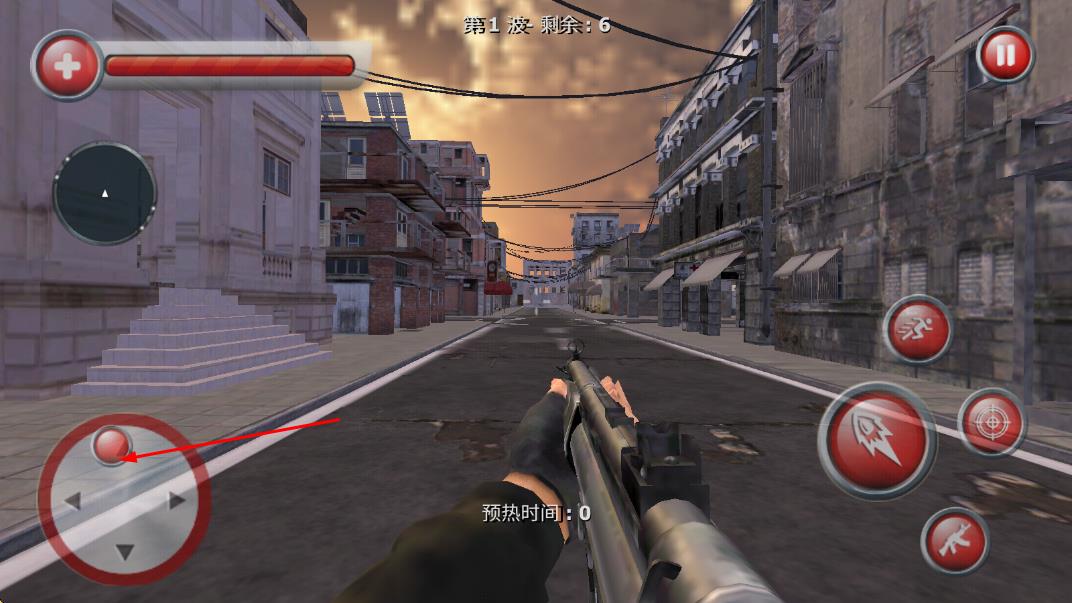Tap the red plus health button
The image size is (1072, 603).
(x=68, y=66)
